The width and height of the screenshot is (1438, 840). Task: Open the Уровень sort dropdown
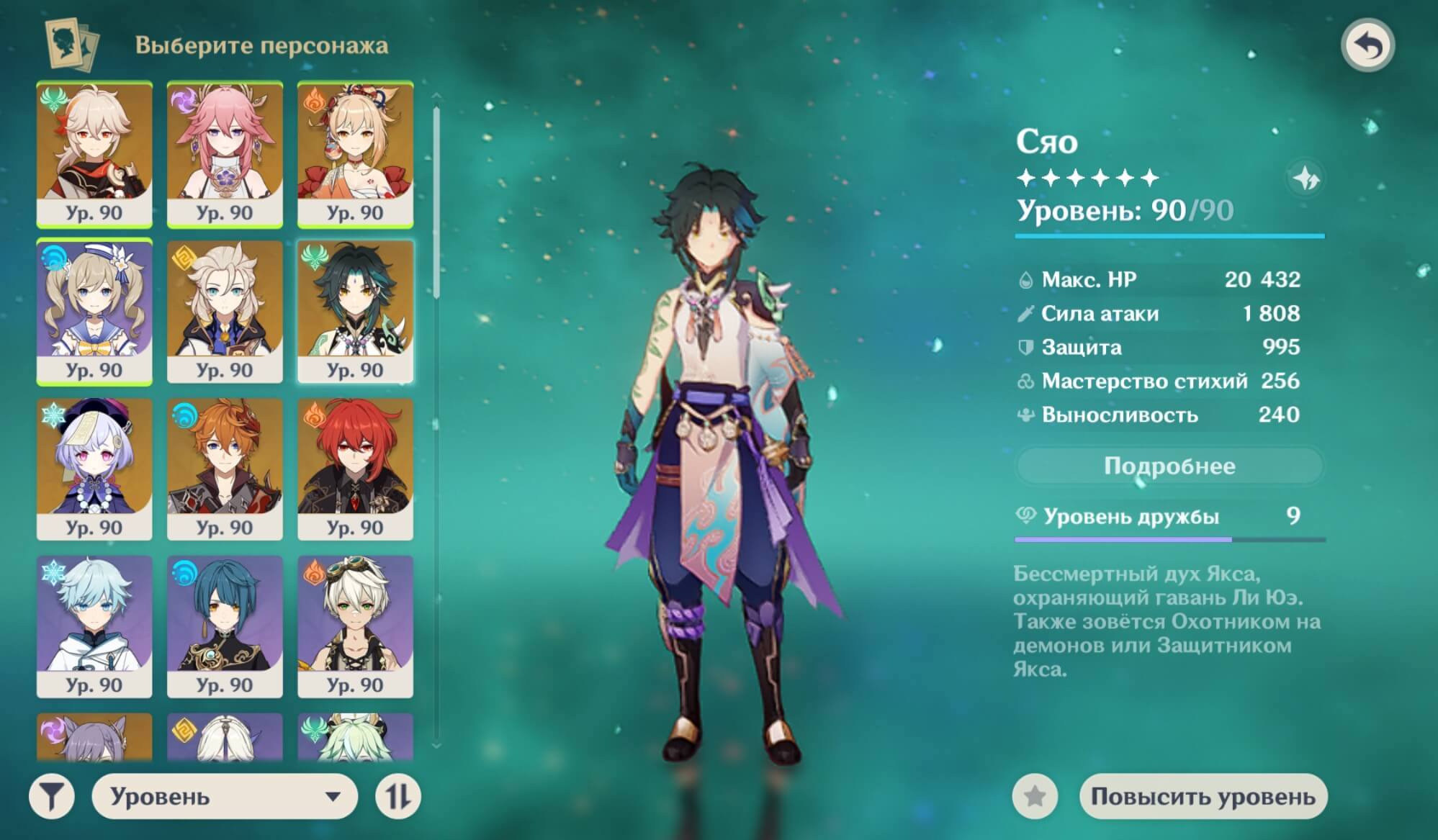(225, 796)
